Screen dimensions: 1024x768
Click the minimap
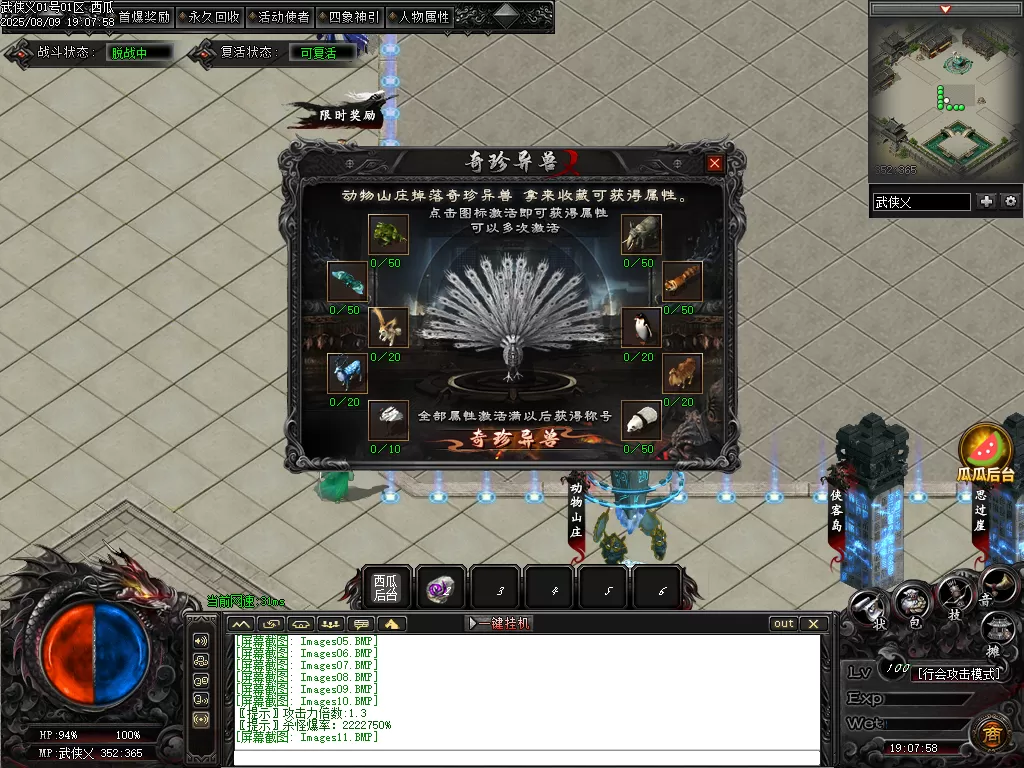[945, 96]
